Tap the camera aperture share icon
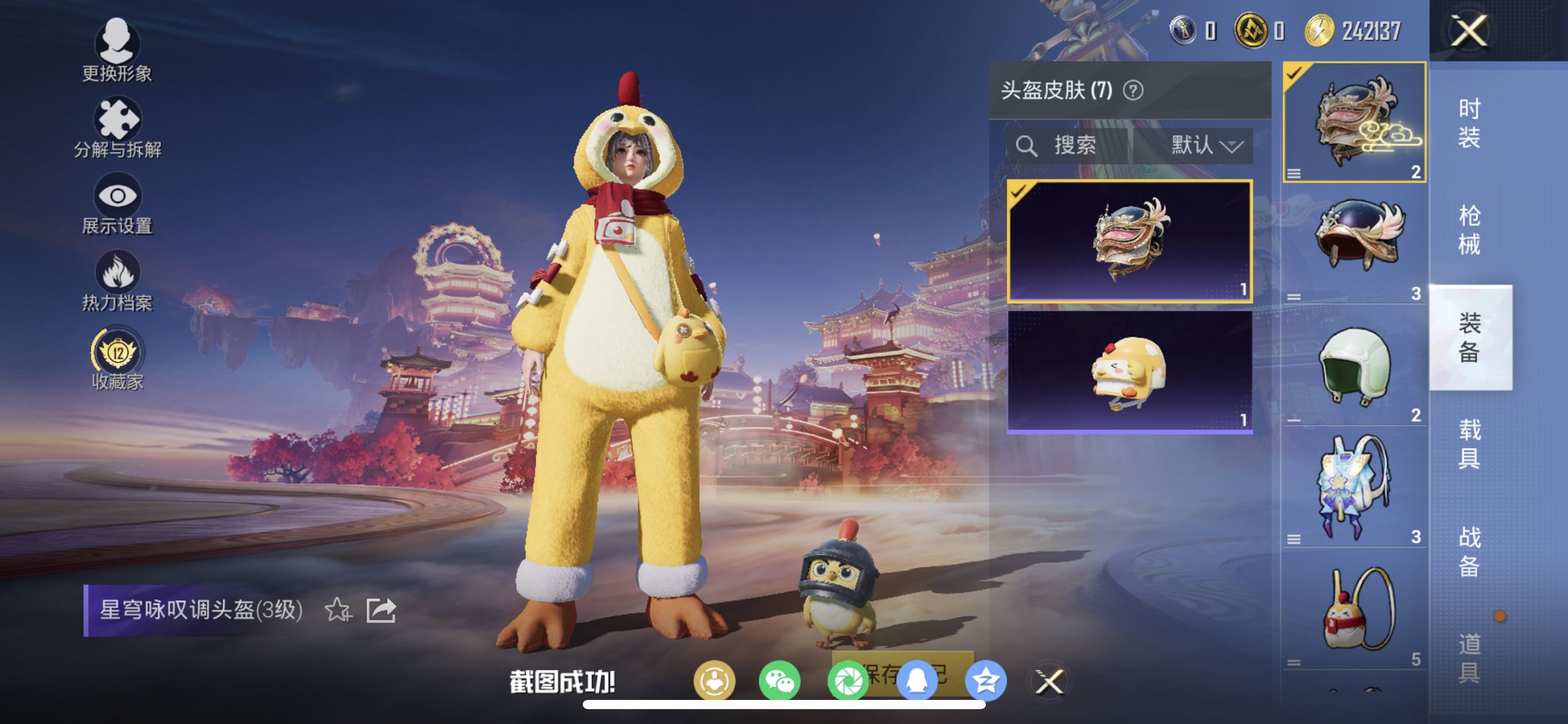 [x=850, y=681]
